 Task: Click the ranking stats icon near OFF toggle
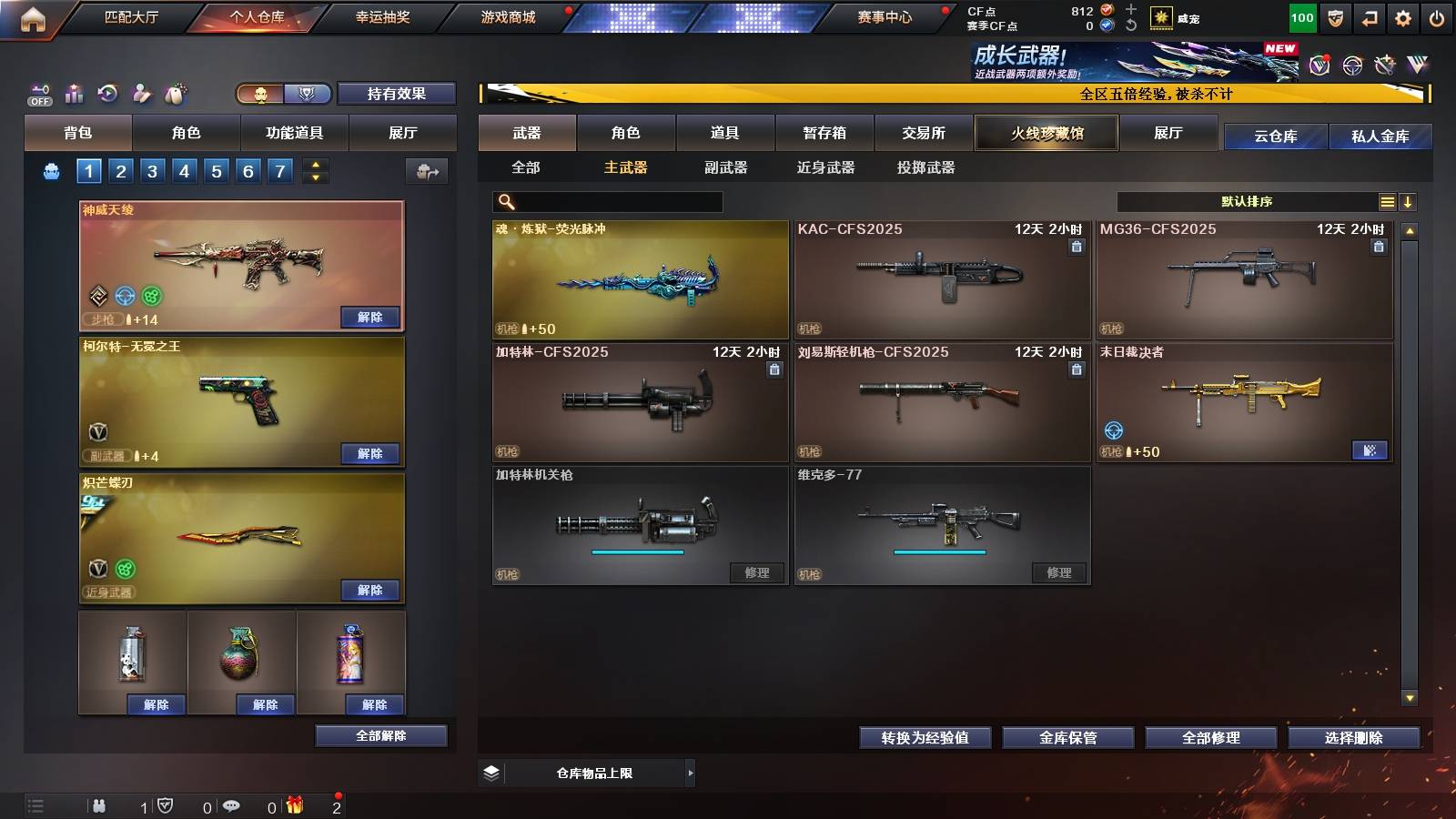click(73, 92)
